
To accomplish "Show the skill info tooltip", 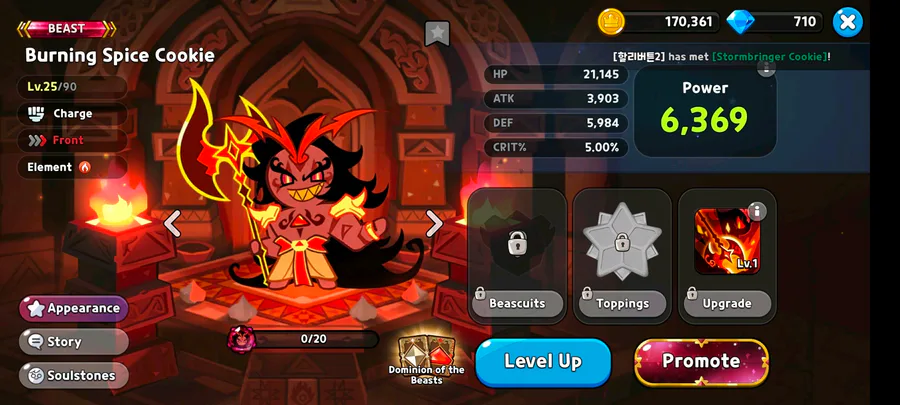I will (x=757, y=211).
